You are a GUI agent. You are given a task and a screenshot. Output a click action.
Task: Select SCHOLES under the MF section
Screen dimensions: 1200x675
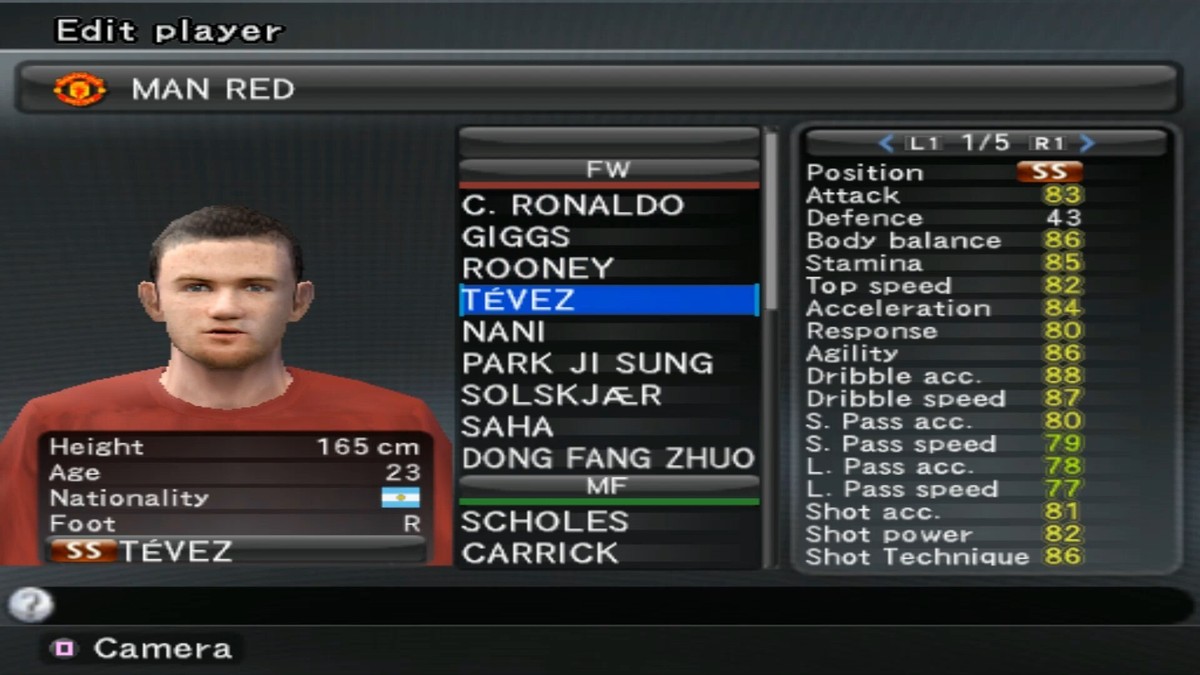[545, 522]
